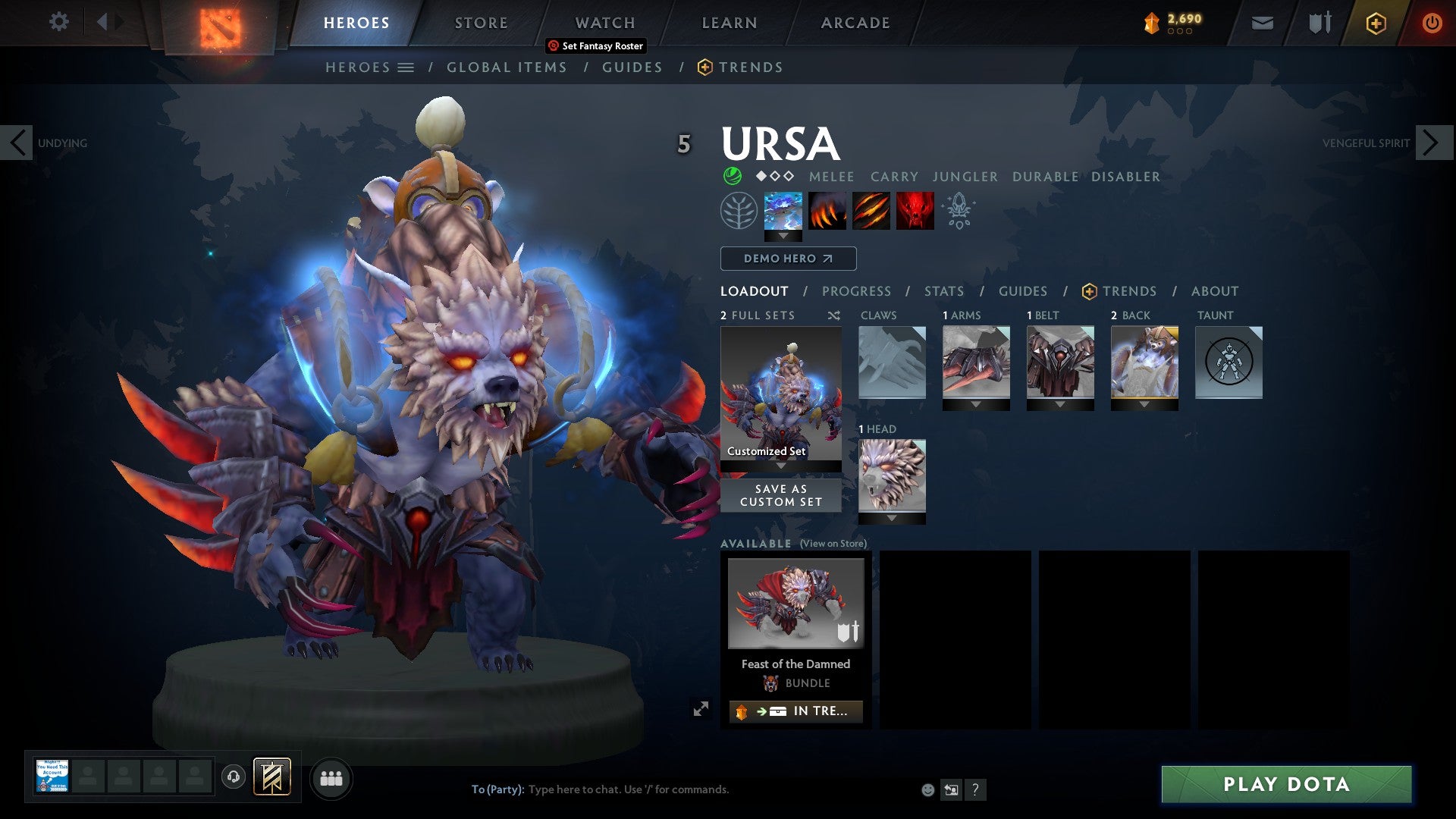
Task: Toggle the emoji picker near chat bar
Action: coord(927,789)
